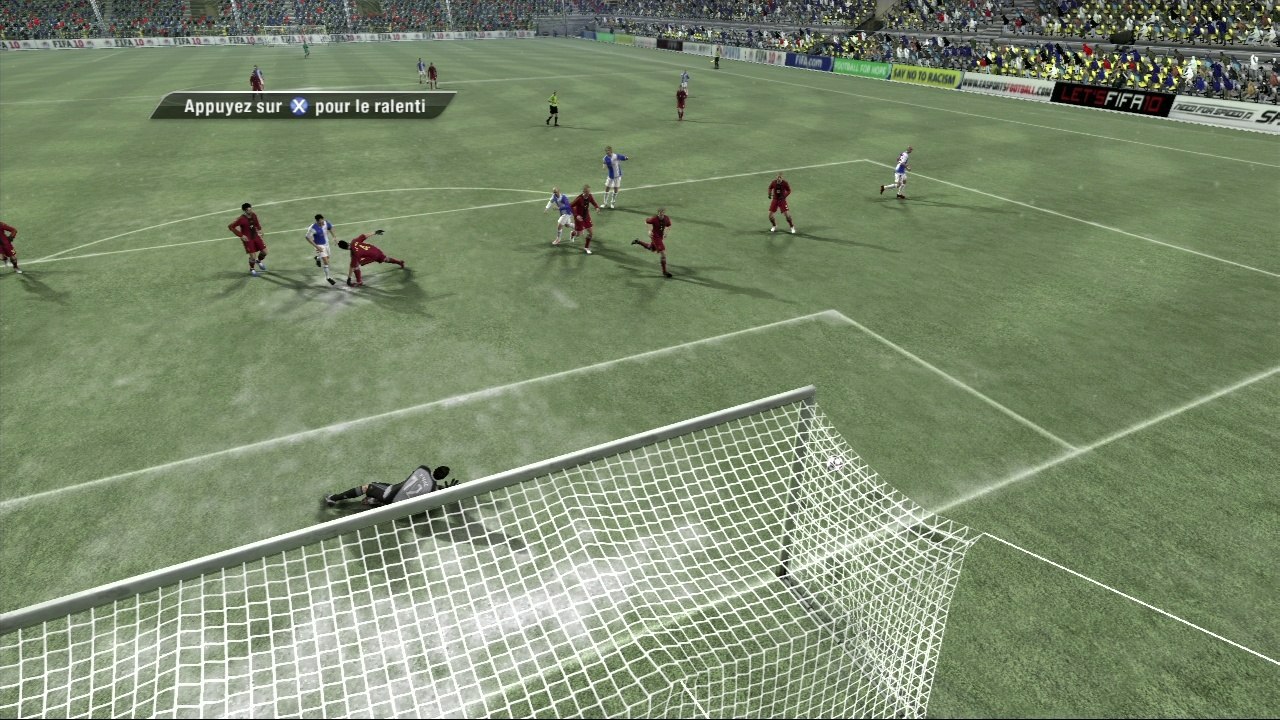Select the diving goalkeeper near the goal
This screenshot has width=1280, height=720.
point(400,485)
